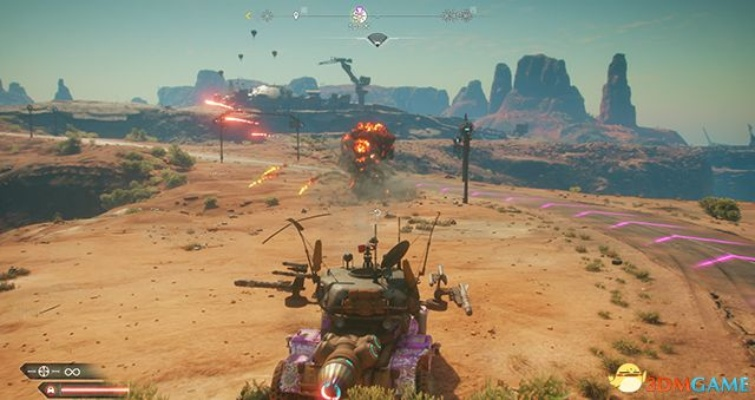Click the red vehicle icon by the health bar
Viewport: 755px width, 400px height.
pos(48,389)
